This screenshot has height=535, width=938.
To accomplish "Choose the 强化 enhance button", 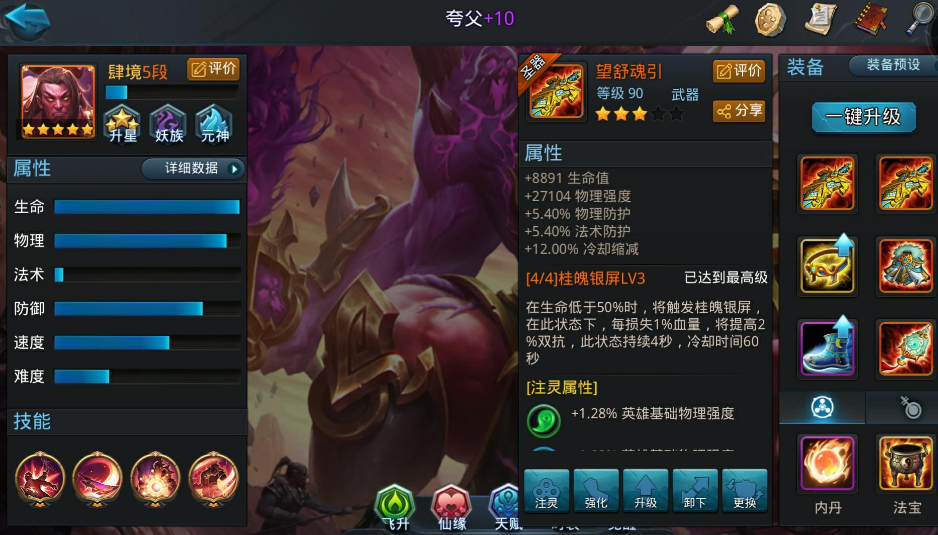I will point(596,491).
